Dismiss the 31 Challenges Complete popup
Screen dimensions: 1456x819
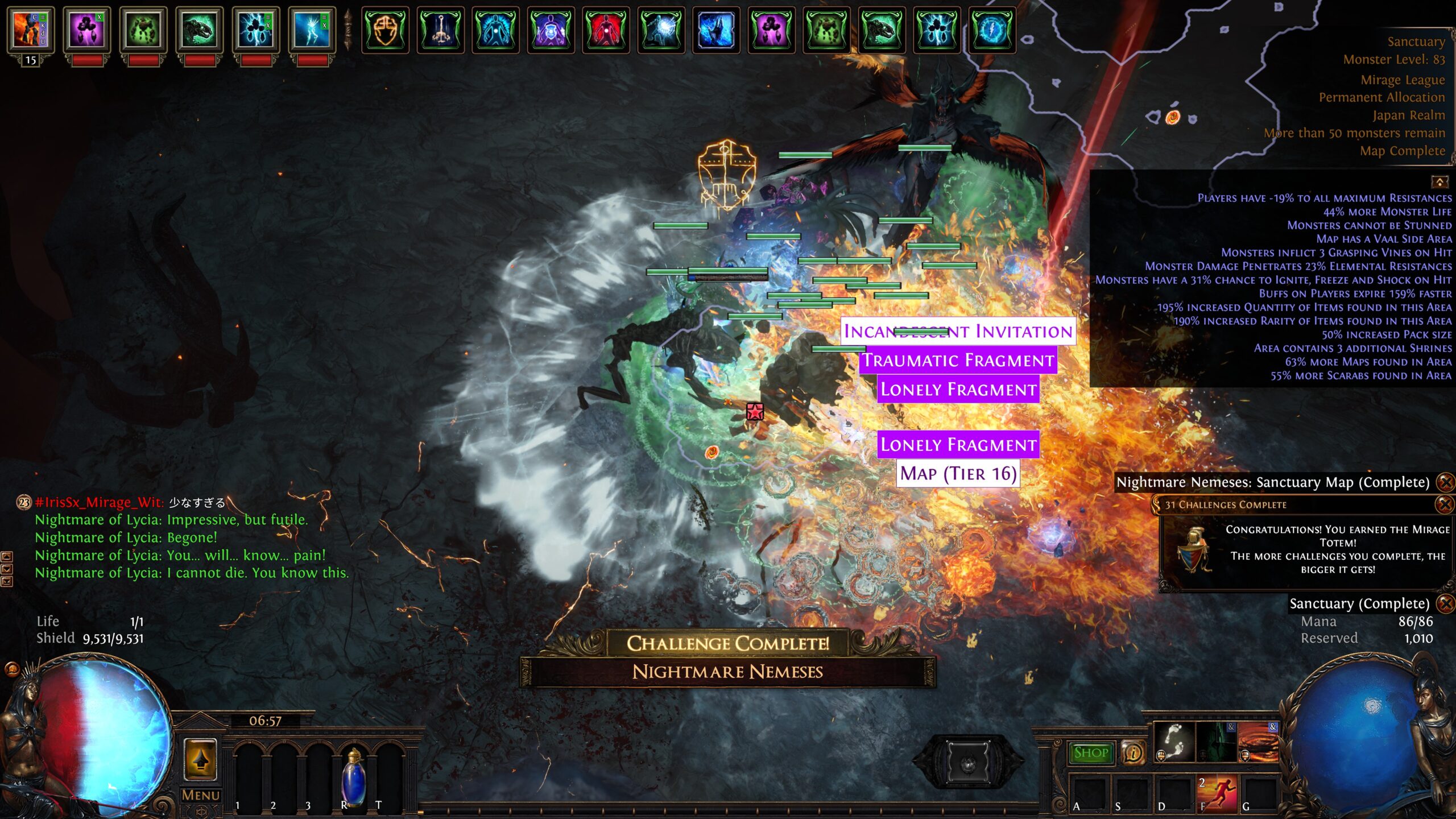[x=1445, y=504]
